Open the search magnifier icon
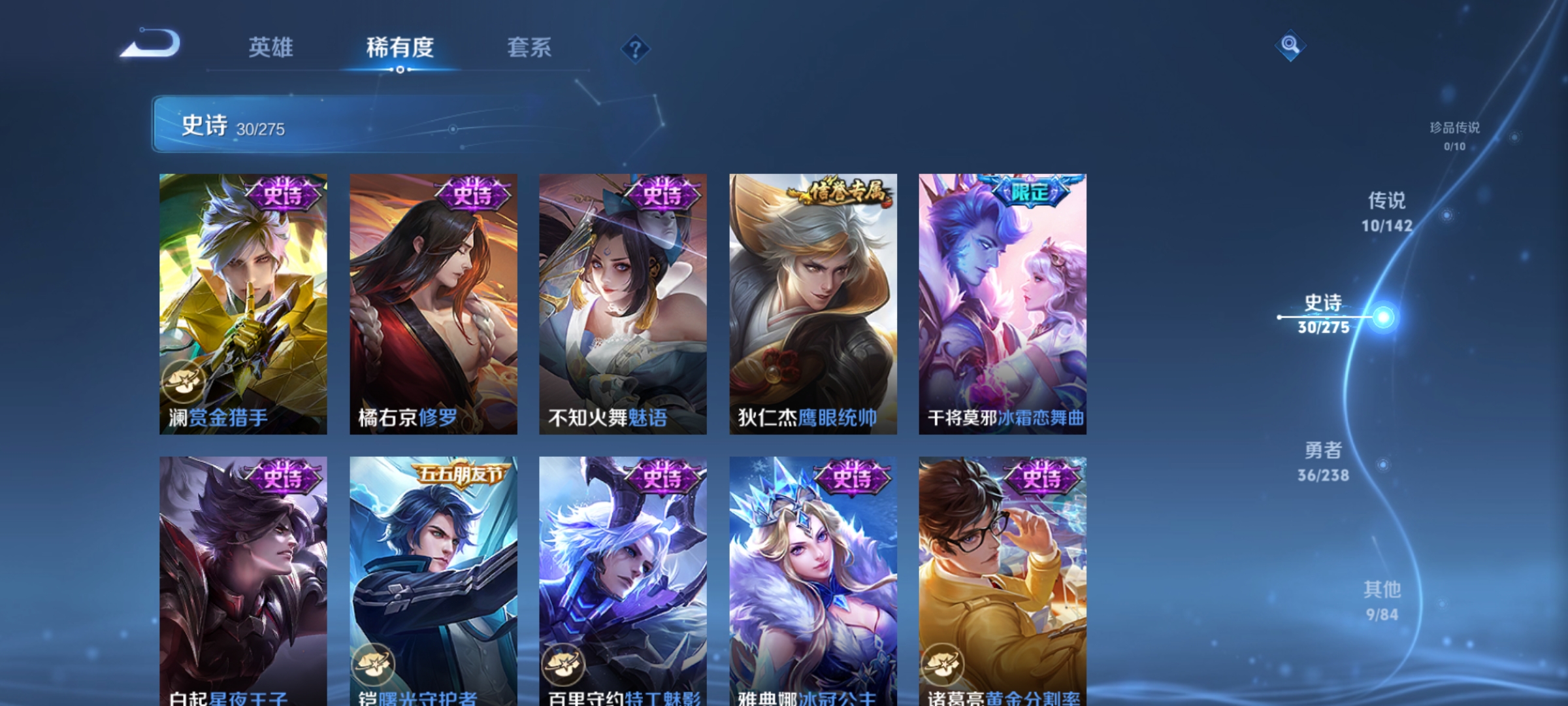Image resolution: width=1568 pixels, height=706 pixels. pos(1290,46)
